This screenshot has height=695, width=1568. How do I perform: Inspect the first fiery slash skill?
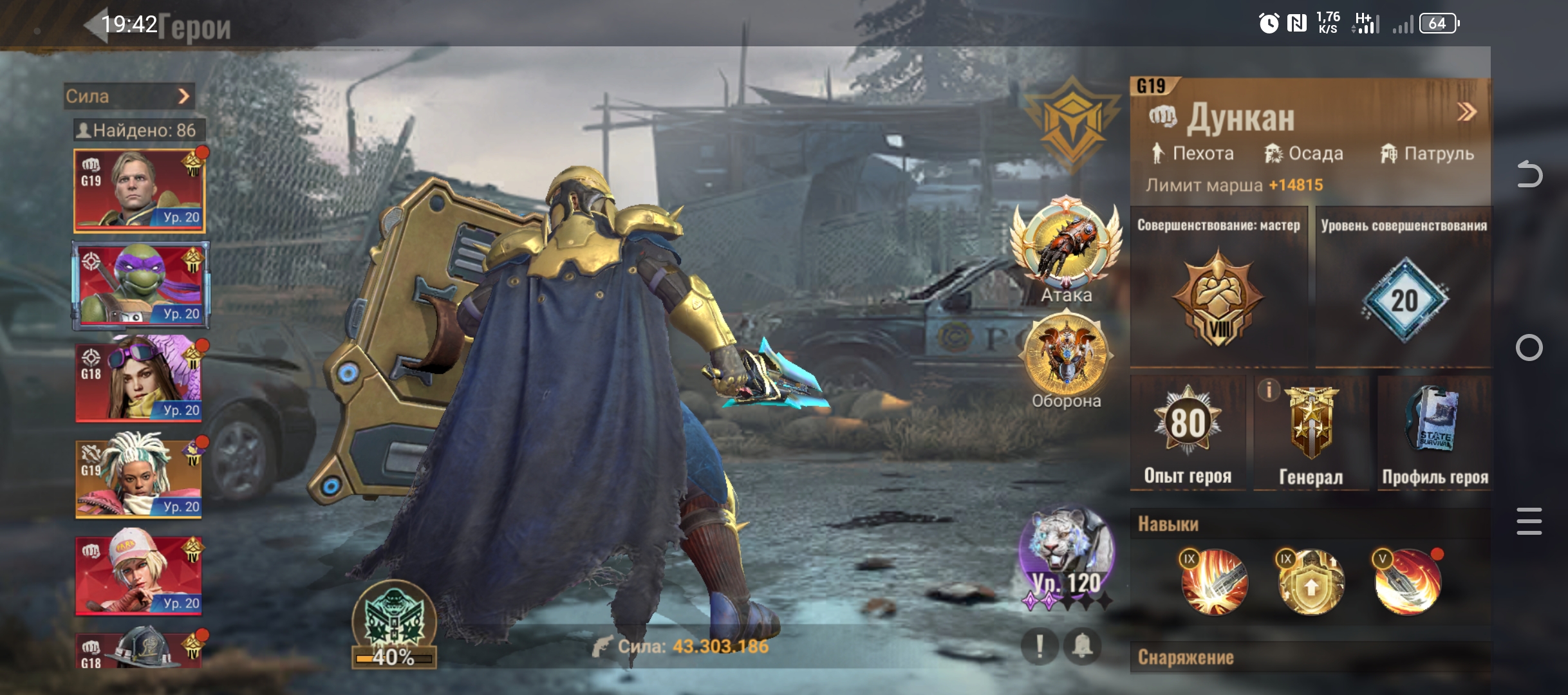(x=1214, y=582)
